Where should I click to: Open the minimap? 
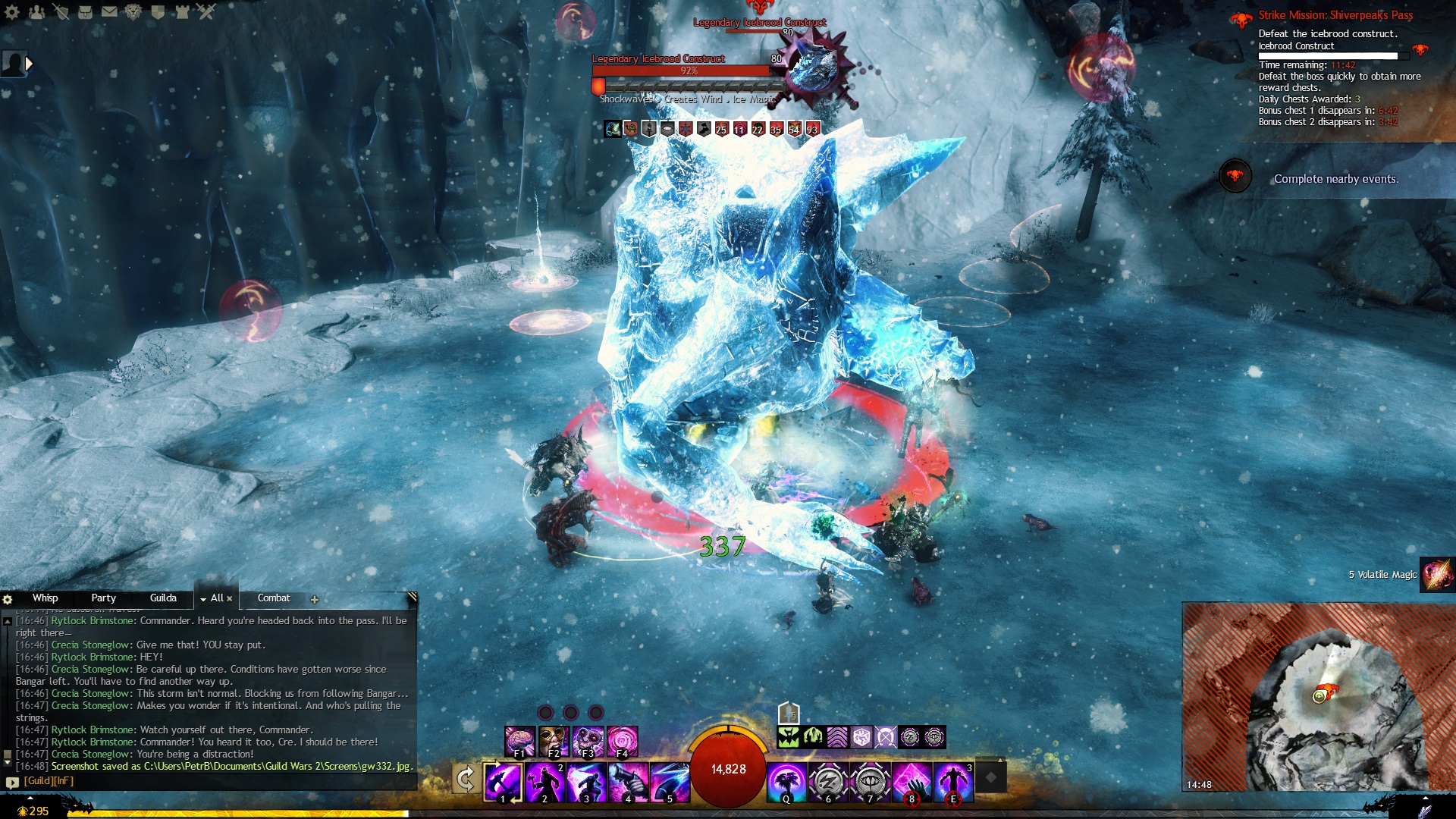(1318, 696)
